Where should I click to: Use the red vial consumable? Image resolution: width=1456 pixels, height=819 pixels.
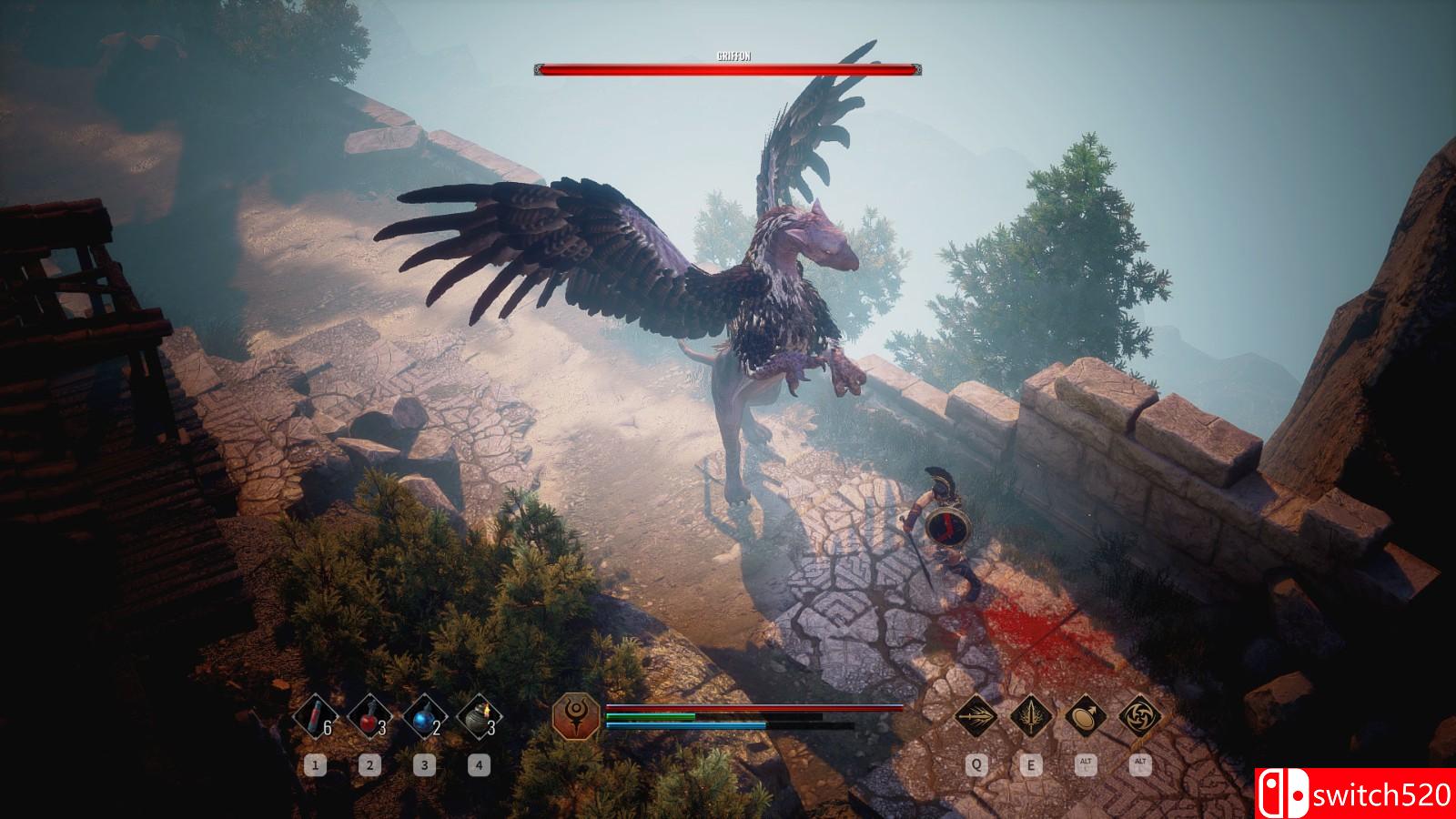314,716
